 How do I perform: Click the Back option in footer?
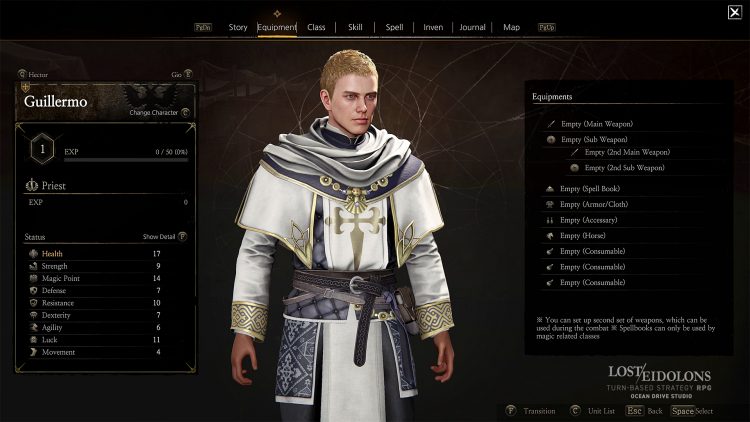pos(651,410)
